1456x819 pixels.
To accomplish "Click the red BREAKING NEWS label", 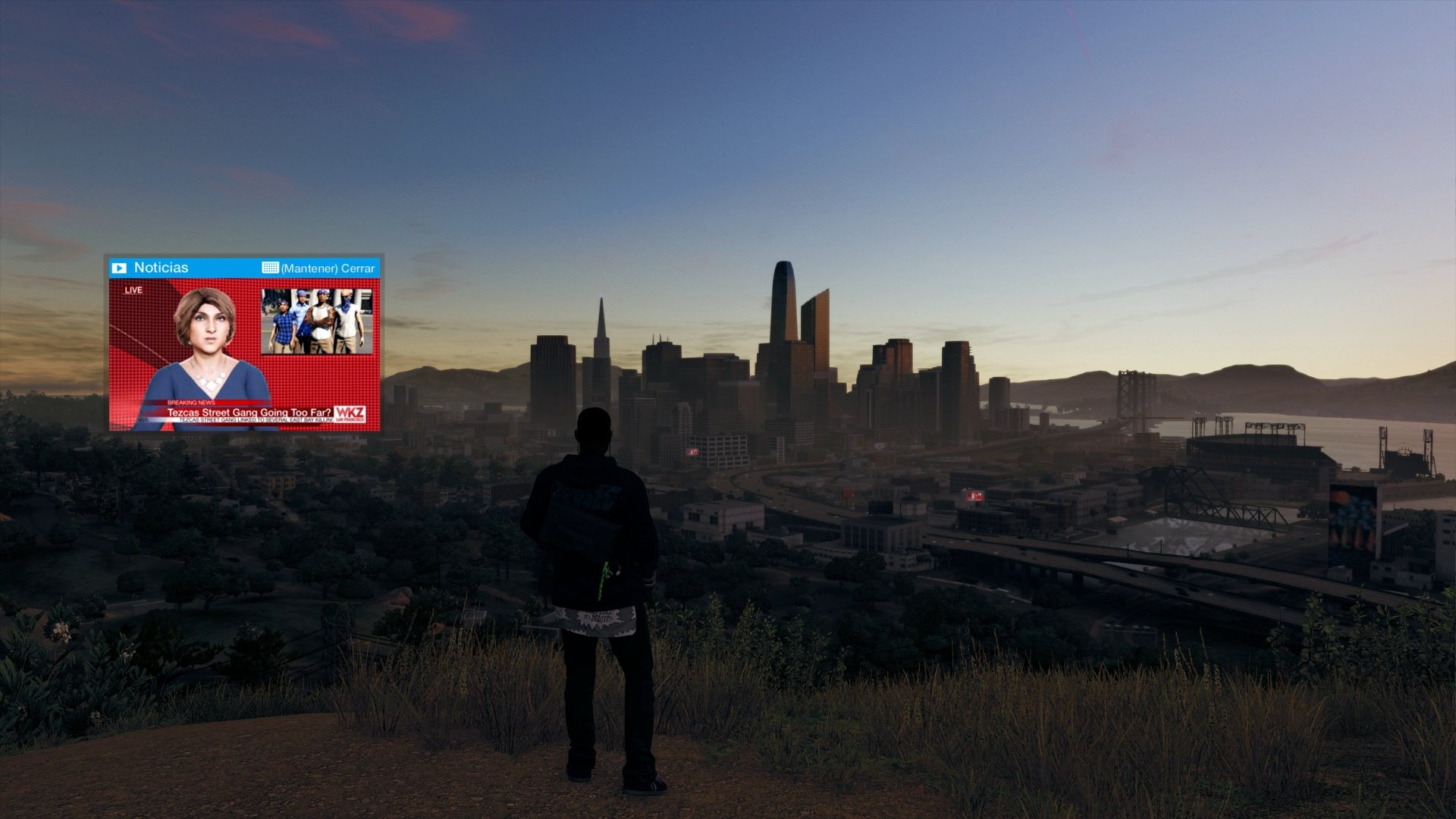I will 191,402.
